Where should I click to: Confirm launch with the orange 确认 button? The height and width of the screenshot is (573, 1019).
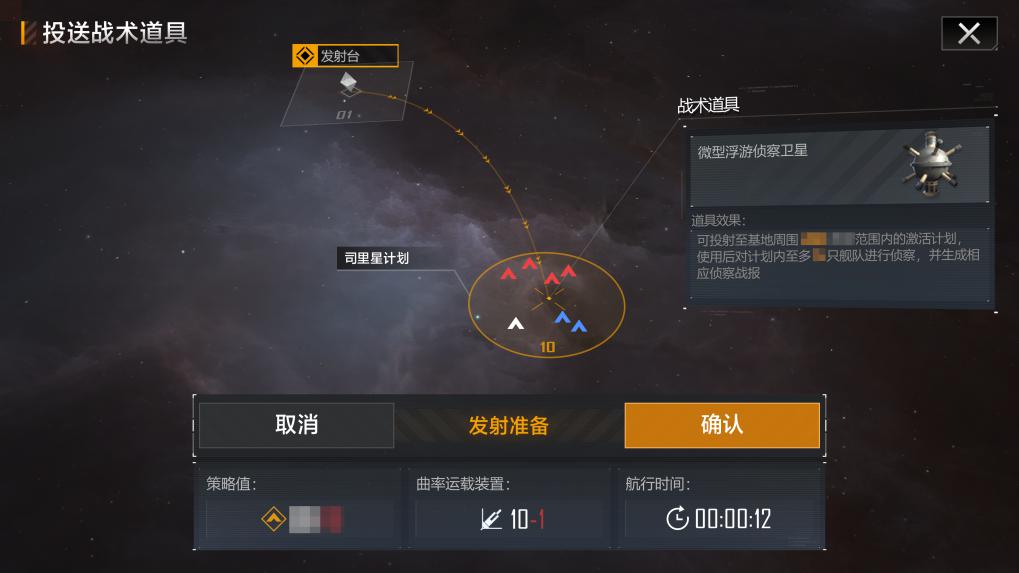coord(721,425)
